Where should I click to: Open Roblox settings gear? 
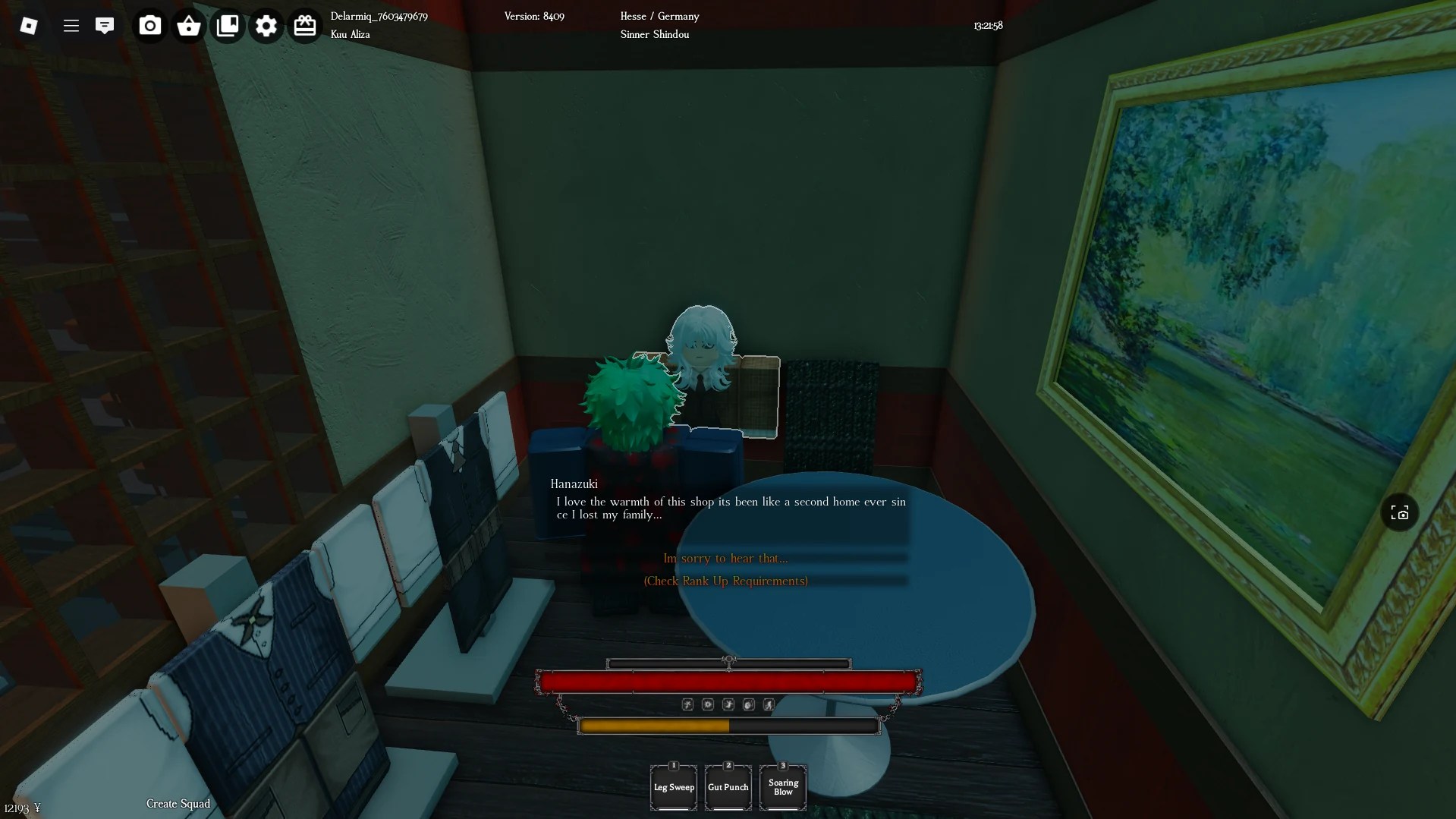click(x=266, y=25)
